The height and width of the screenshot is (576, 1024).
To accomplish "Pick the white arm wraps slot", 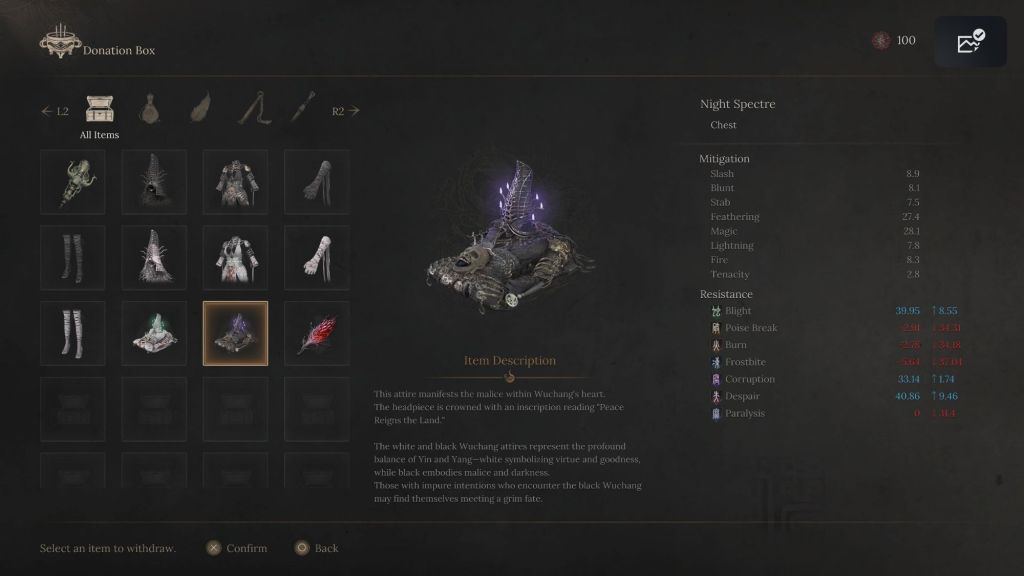I will 316,258.
